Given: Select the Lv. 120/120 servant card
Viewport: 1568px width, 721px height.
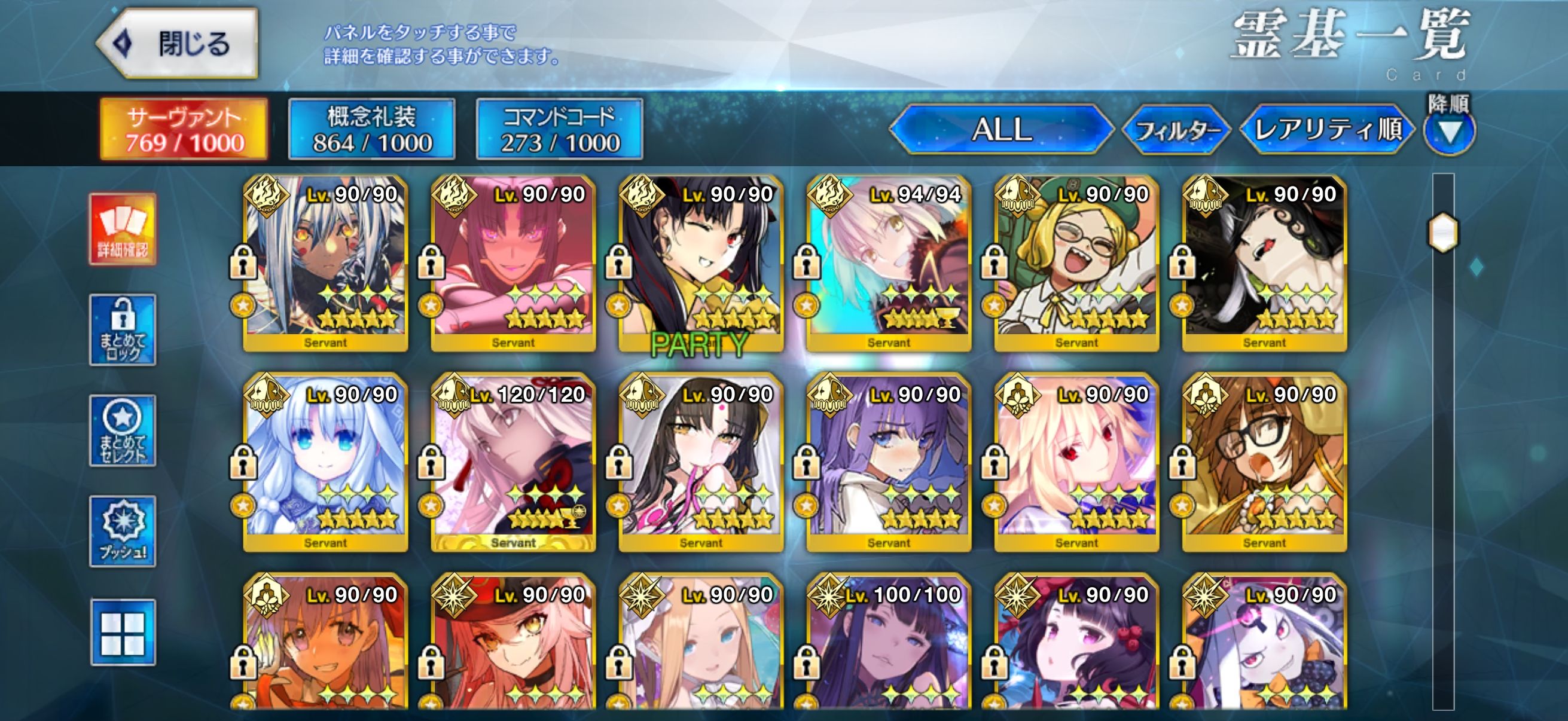Looking at the screenshot, I should point(513,462).
